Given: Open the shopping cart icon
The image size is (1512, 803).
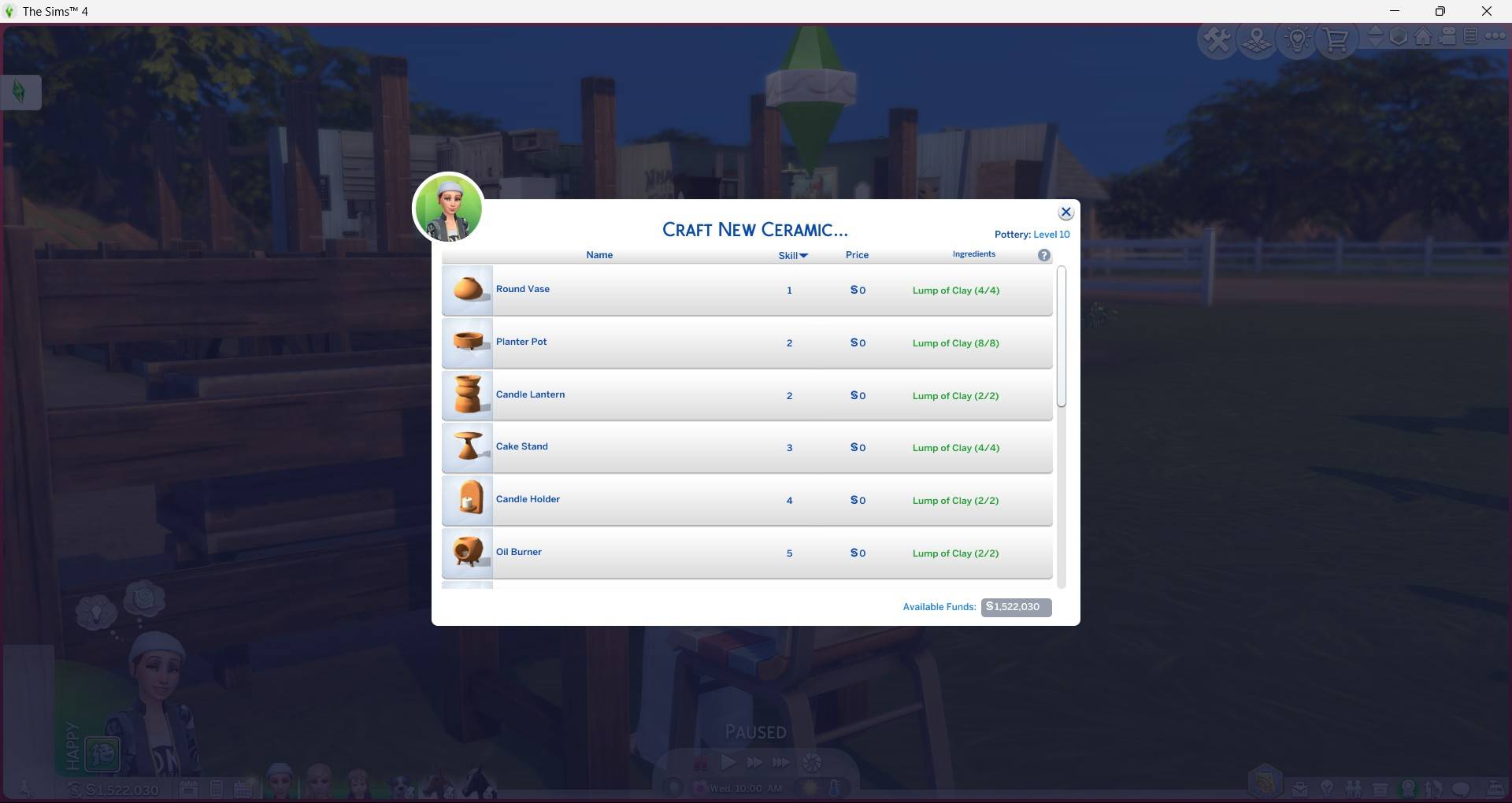Looking at the screenshot, I should point(1336,39).
